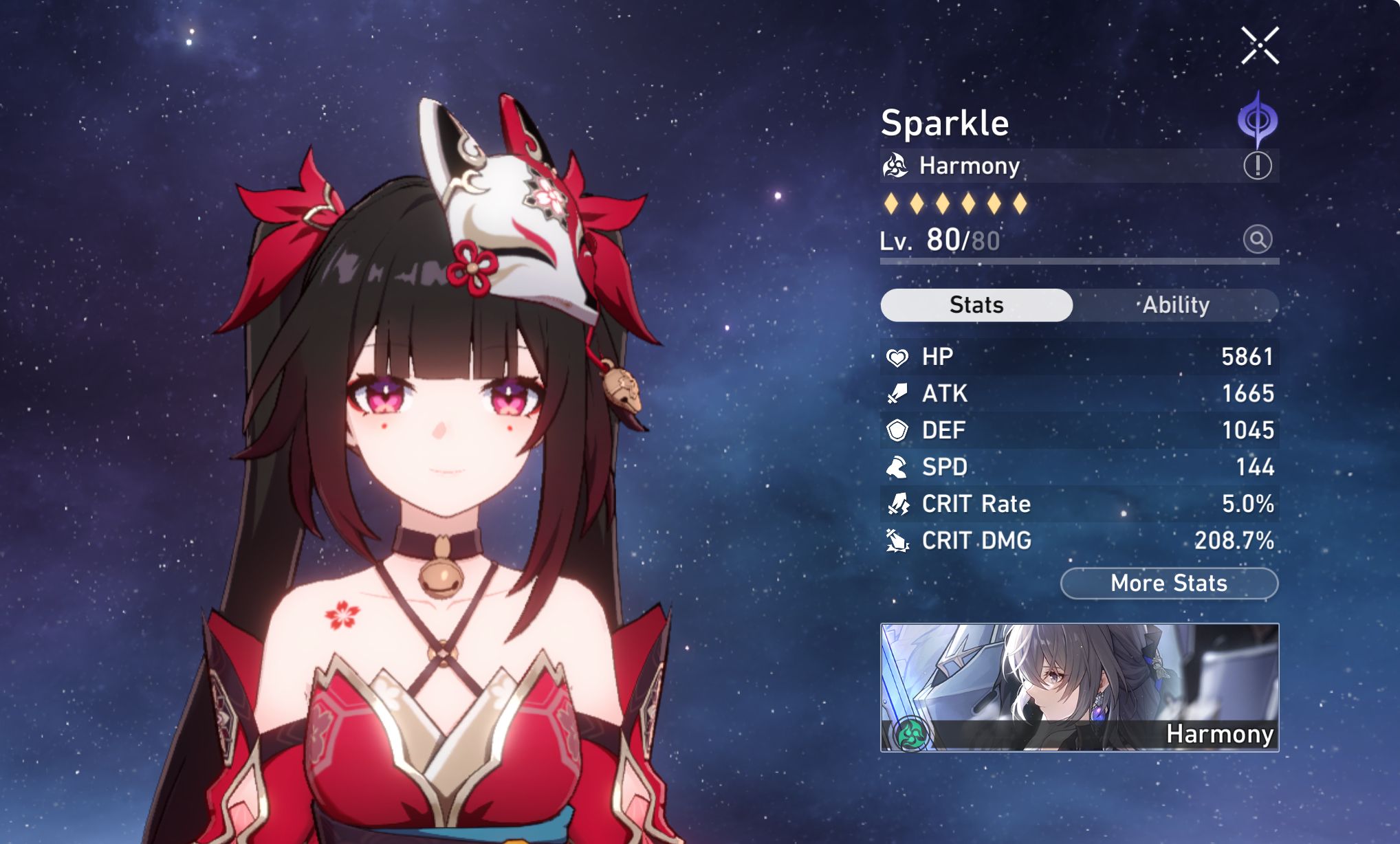Screen dimensions: 1400x844
Task: Select the Harmony path icon next to the path label
Action: pyautogui.click(x=895, y=165)
